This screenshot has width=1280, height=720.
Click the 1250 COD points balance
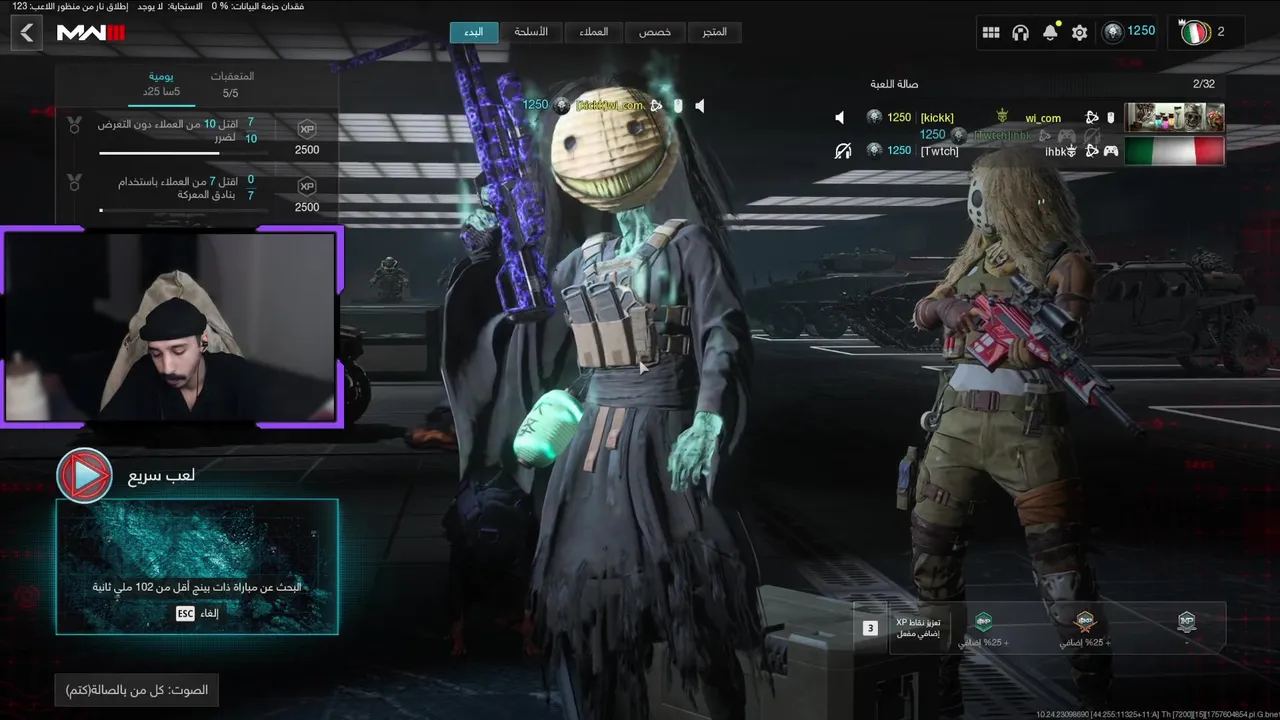(1130, 32)
